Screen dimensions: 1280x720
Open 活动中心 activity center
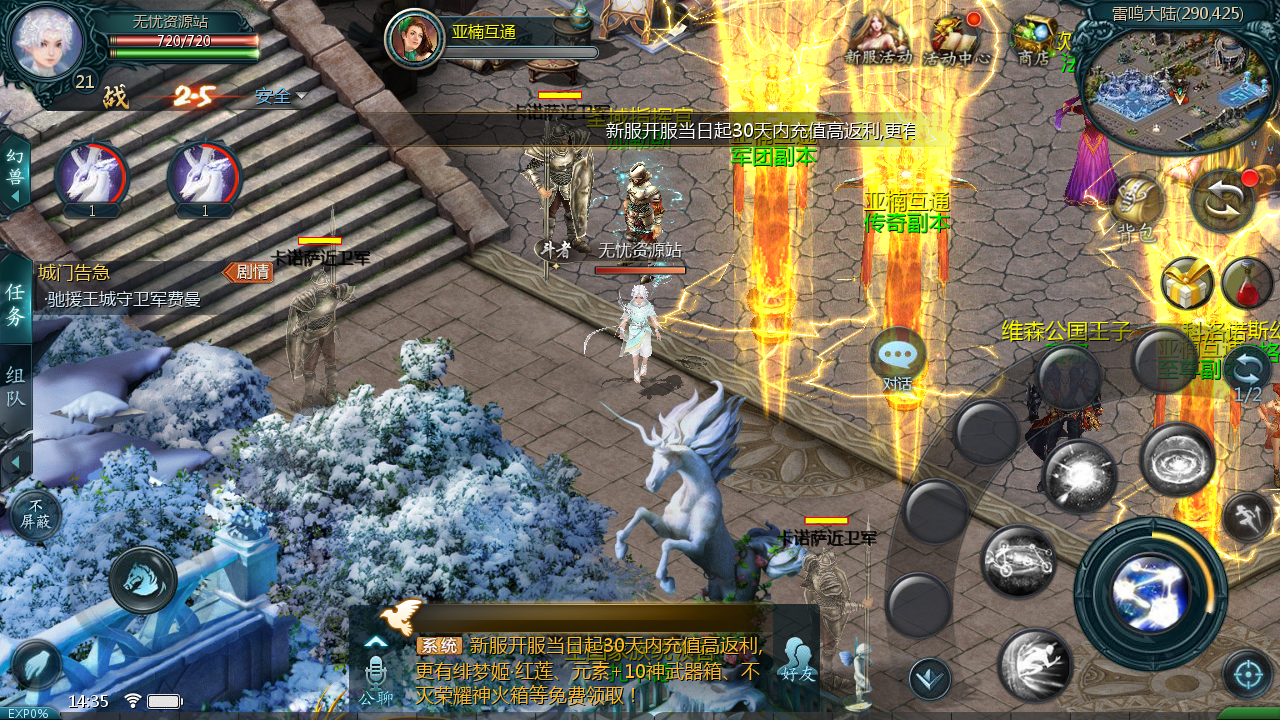click(x=956, y=41)
